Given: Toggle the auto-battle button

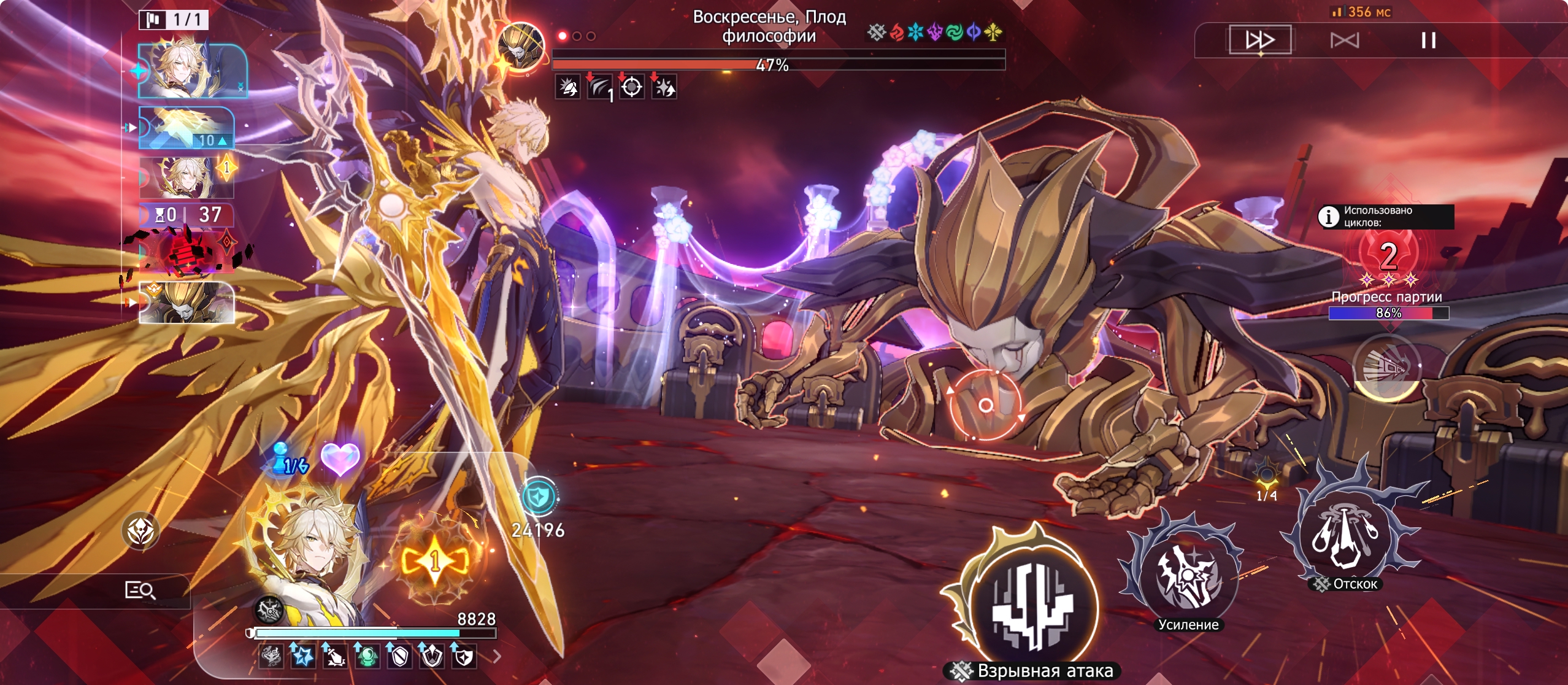Looking at the screenshot, I should pos(1344,41).
